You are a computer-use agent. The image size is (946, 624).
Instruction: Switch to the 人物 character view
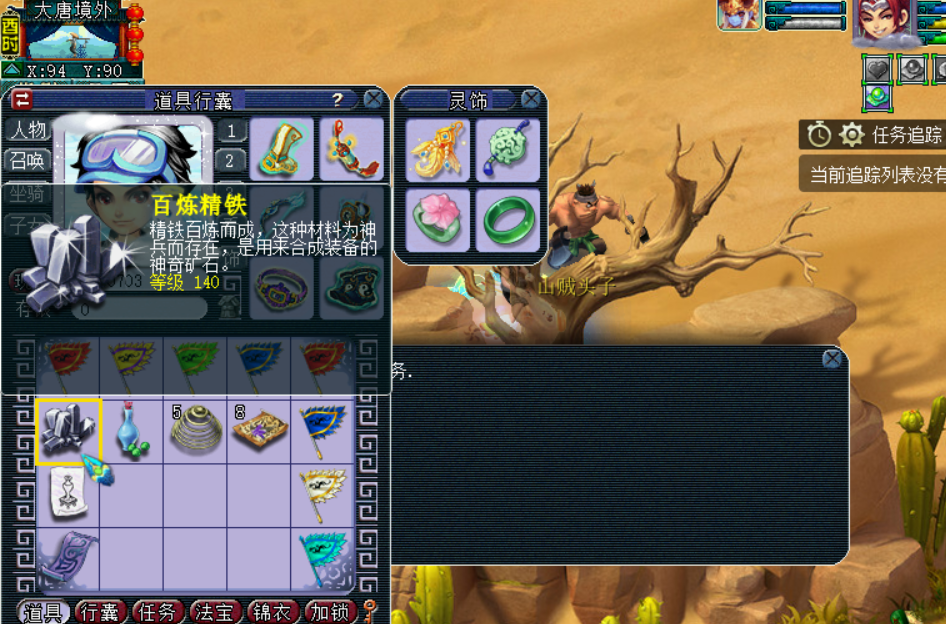click(x=27, y=130)
